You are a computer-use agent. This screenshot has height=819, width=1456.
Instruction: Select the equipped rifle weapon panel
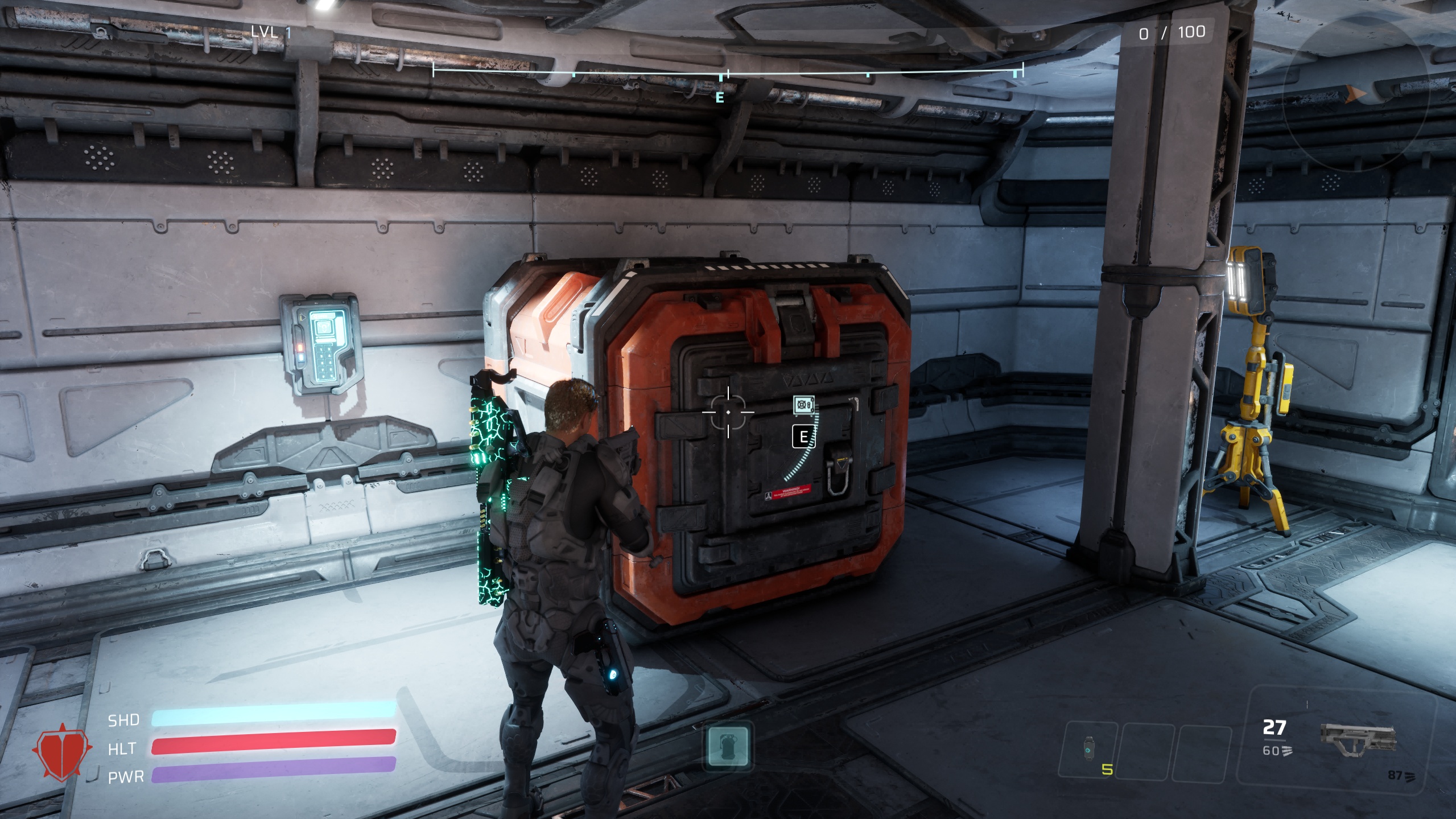point(1357,742)
